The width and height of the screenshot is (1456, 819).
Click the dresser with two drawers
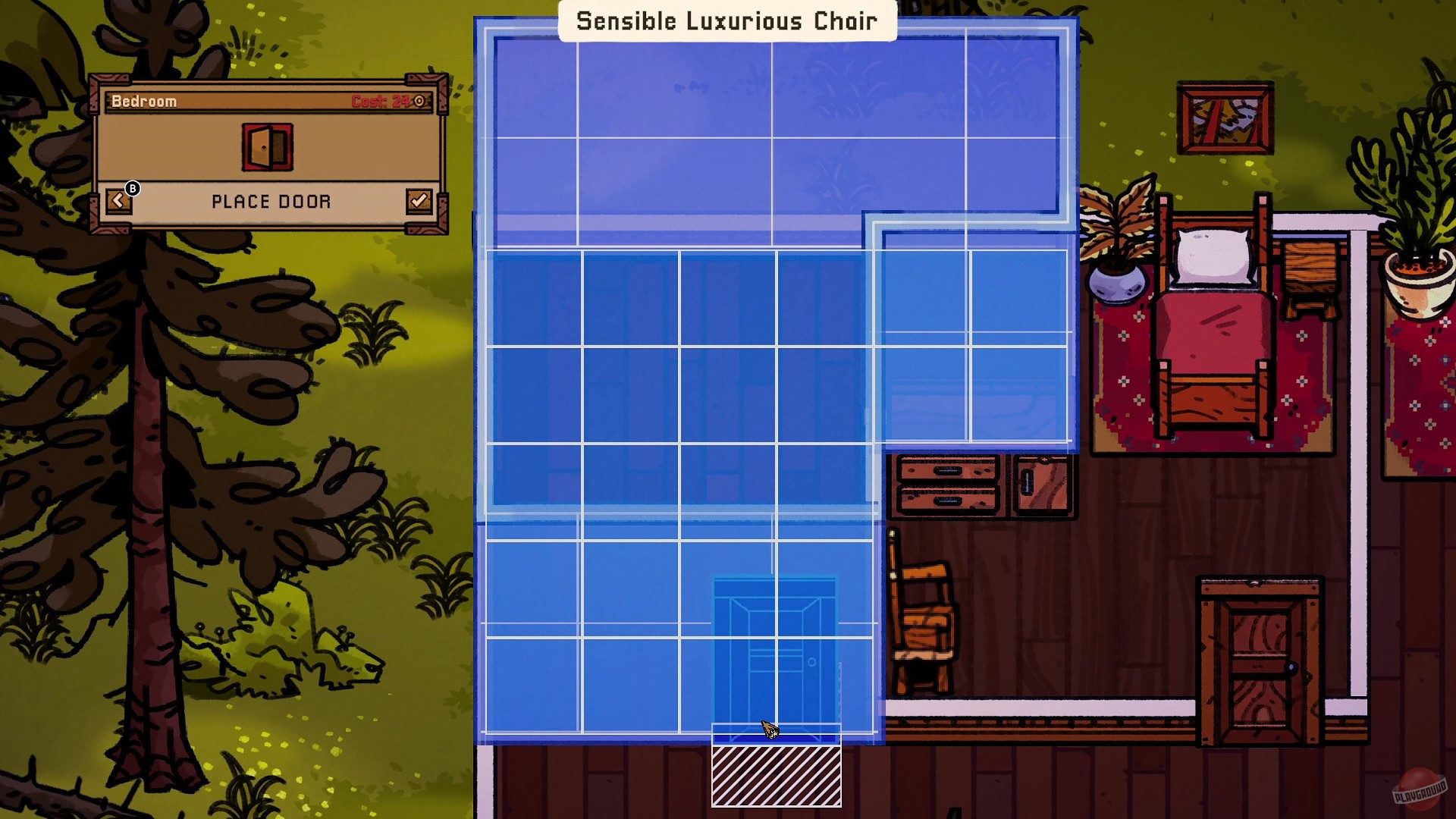click(x=948, y=485)
